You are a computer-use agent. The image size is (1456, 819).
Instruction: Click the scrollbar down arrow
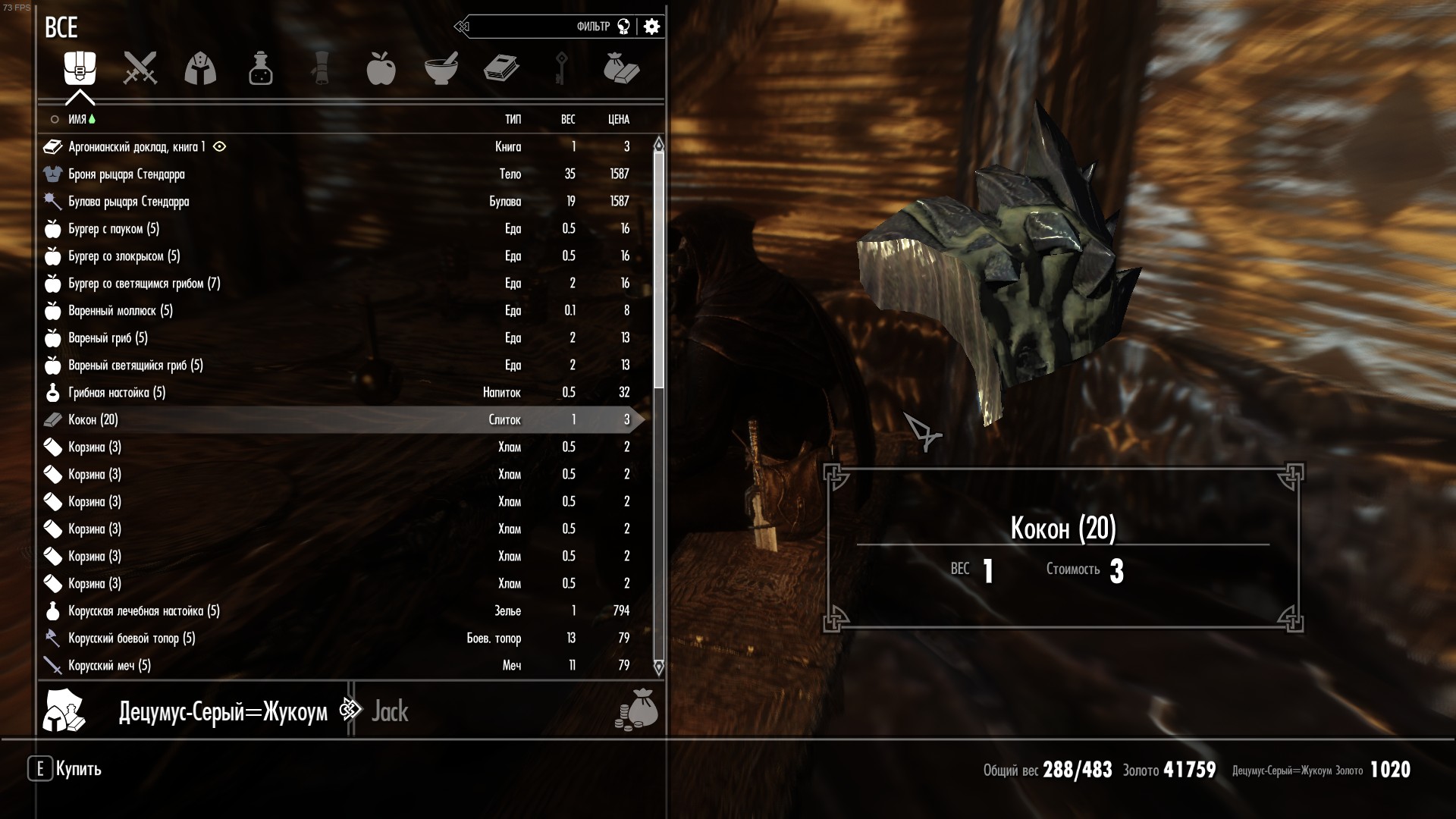click(x=658, y=667)
